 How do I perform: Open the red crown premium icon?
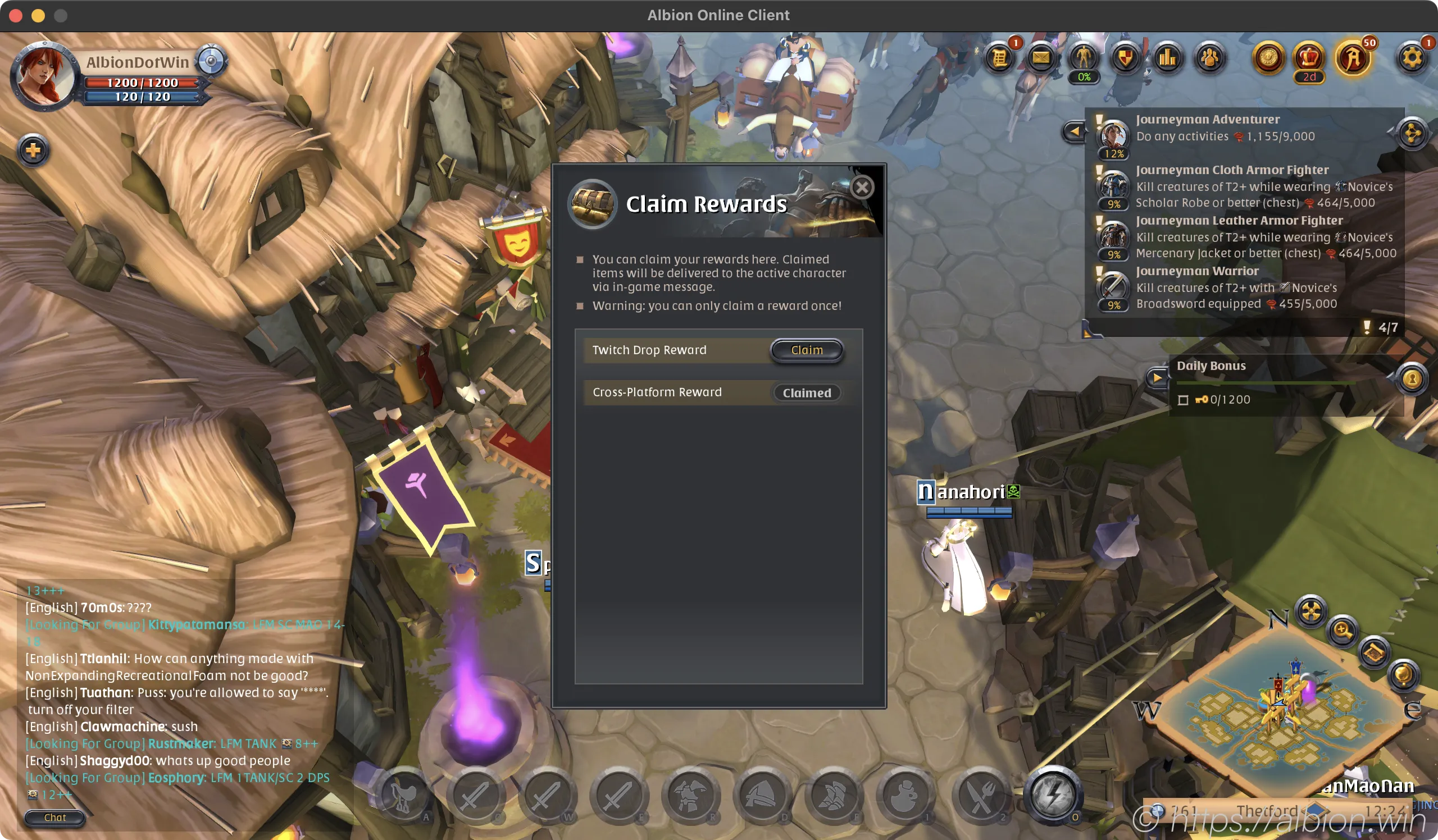coord(1309,58)
